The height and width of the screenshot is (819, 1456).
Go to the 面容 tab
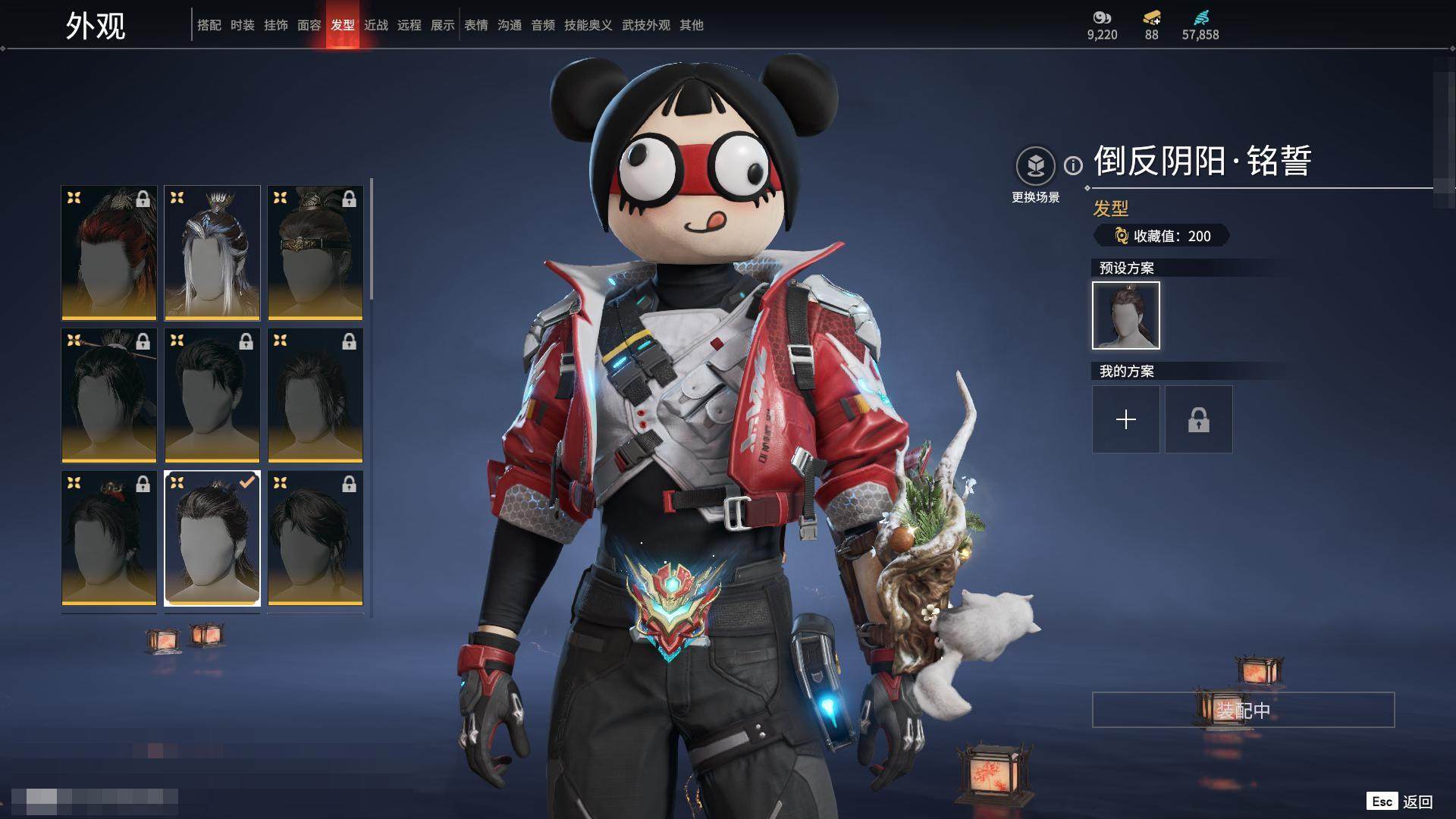point(309,25)
